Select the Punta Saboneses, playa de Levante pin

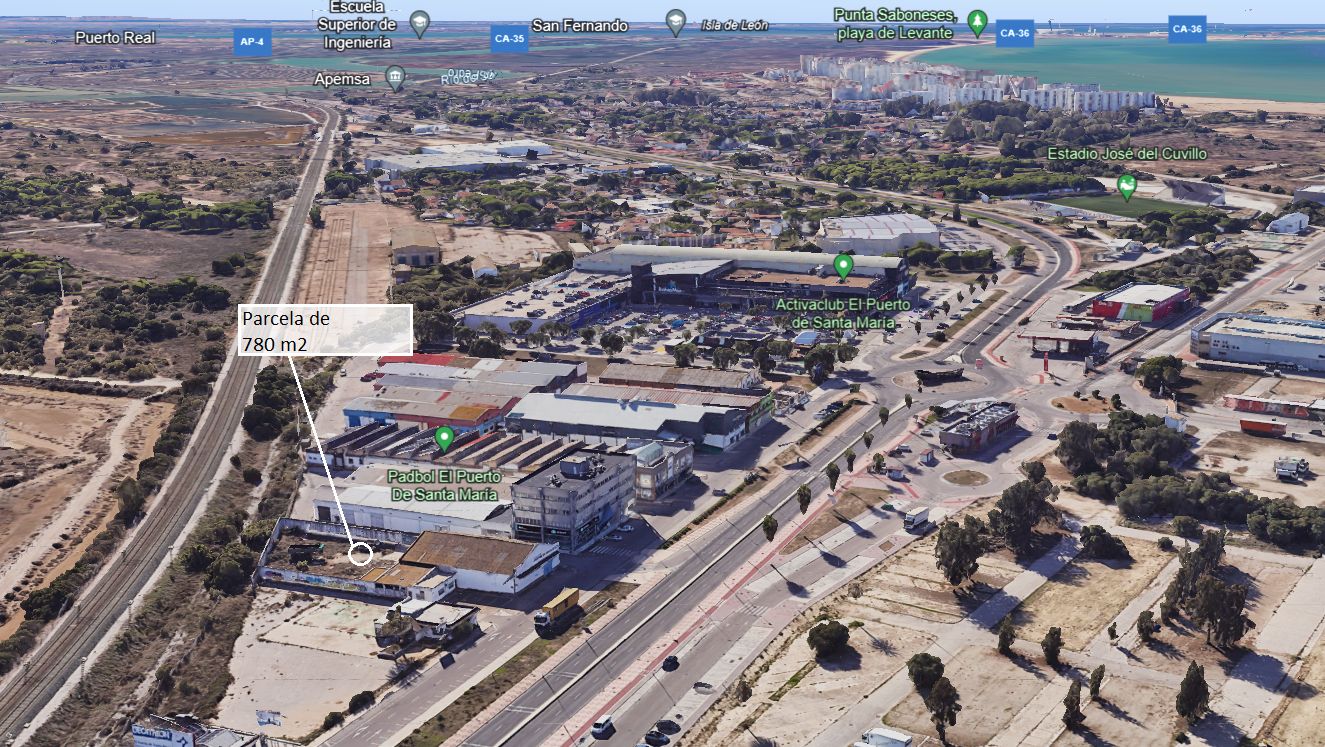point(978,20)
